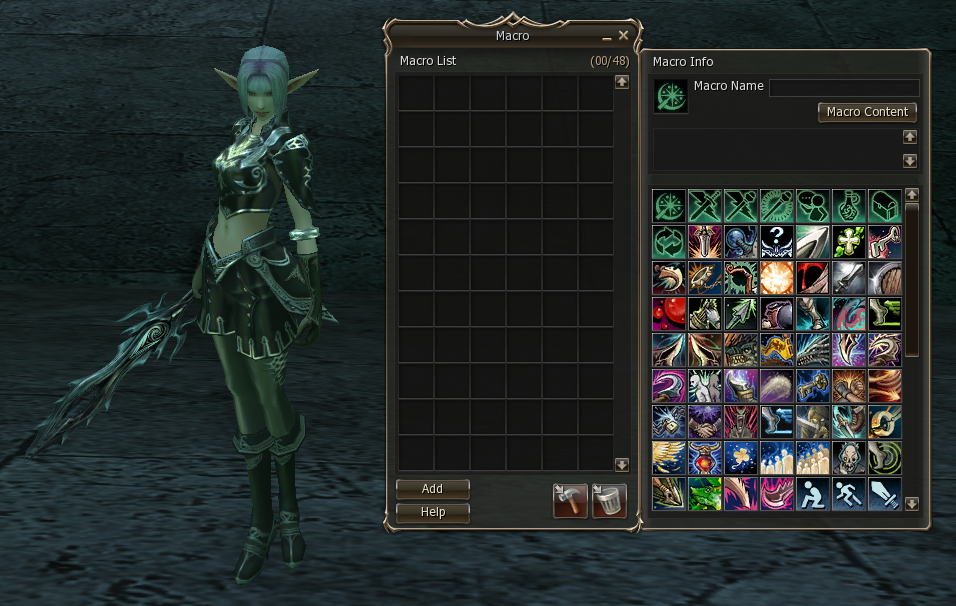Click the Add macro button
Viewport: 956px width, 606px height.
pos(432,489)
